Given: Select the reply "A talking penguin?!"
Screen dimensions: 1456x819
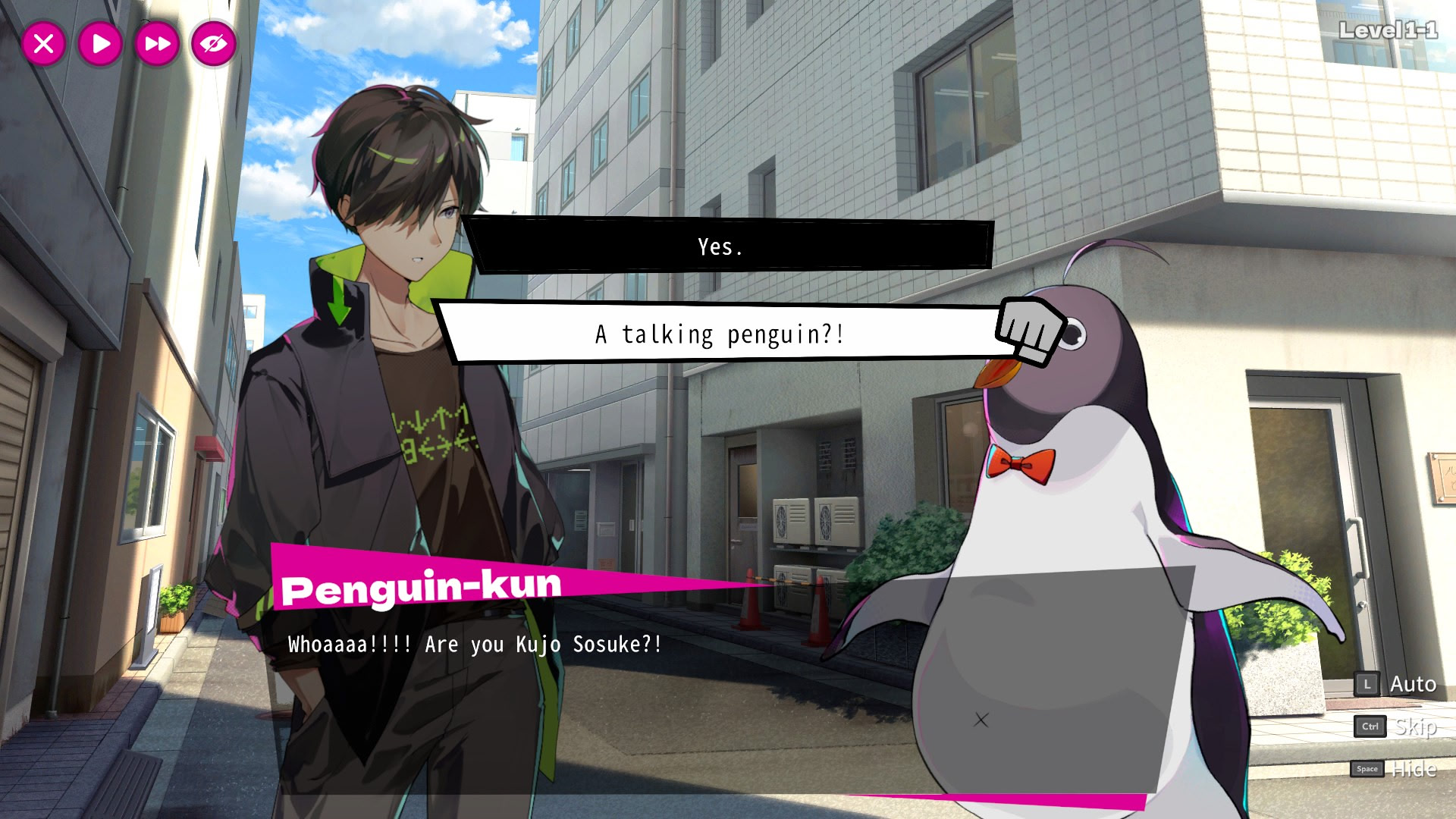Looking at the screenshot, I should [719, 334].
